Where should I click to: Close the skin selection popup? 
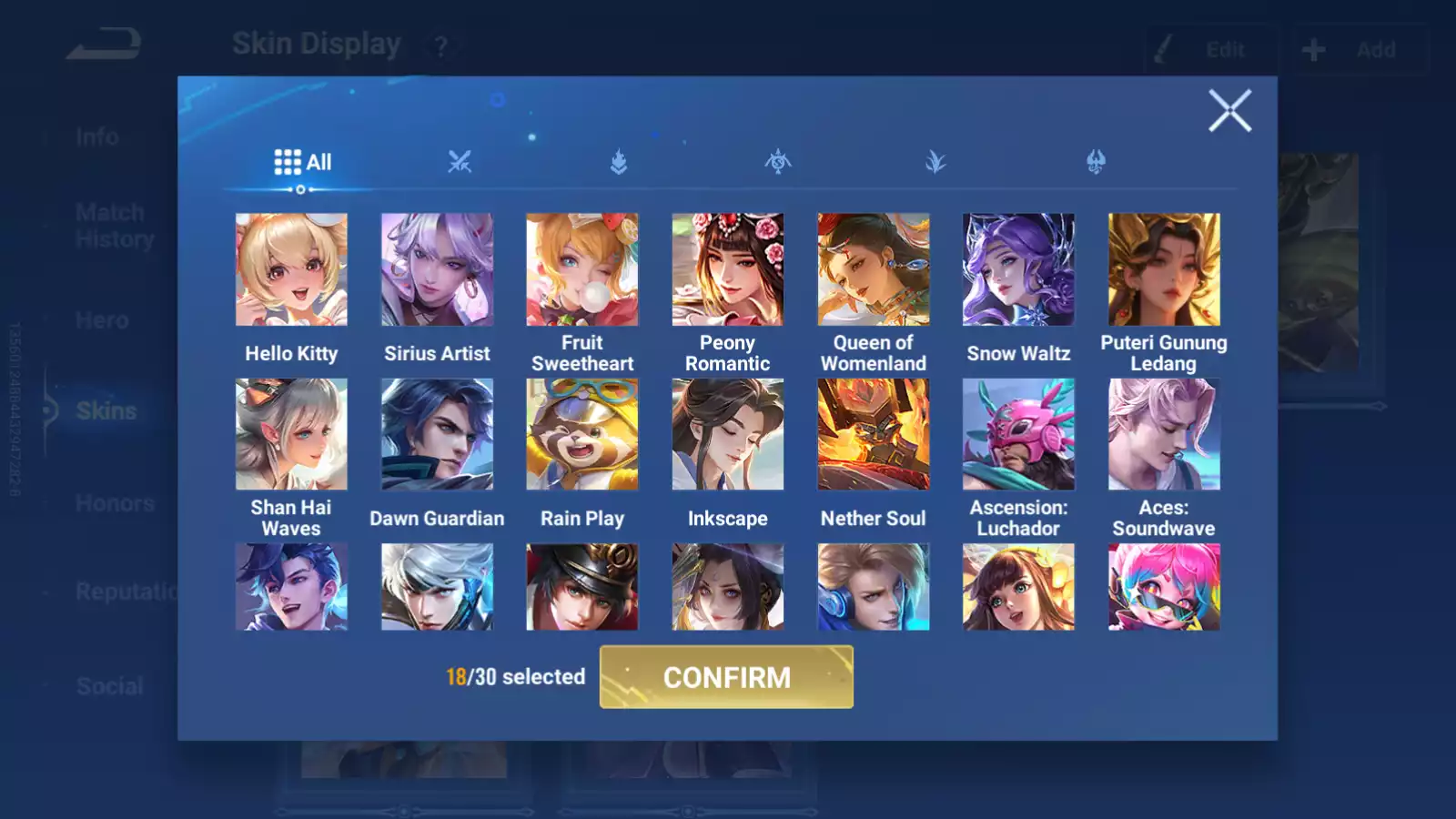pos(1229,111)
